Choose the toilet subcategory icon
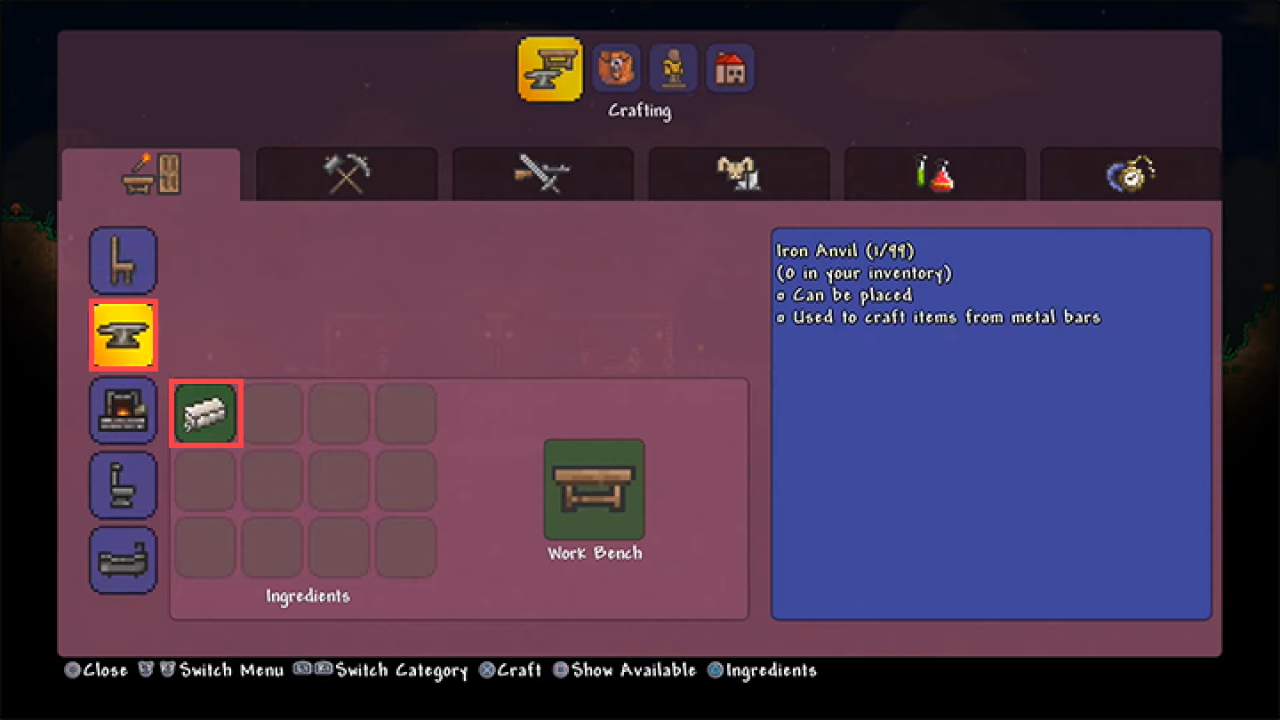 123,485
